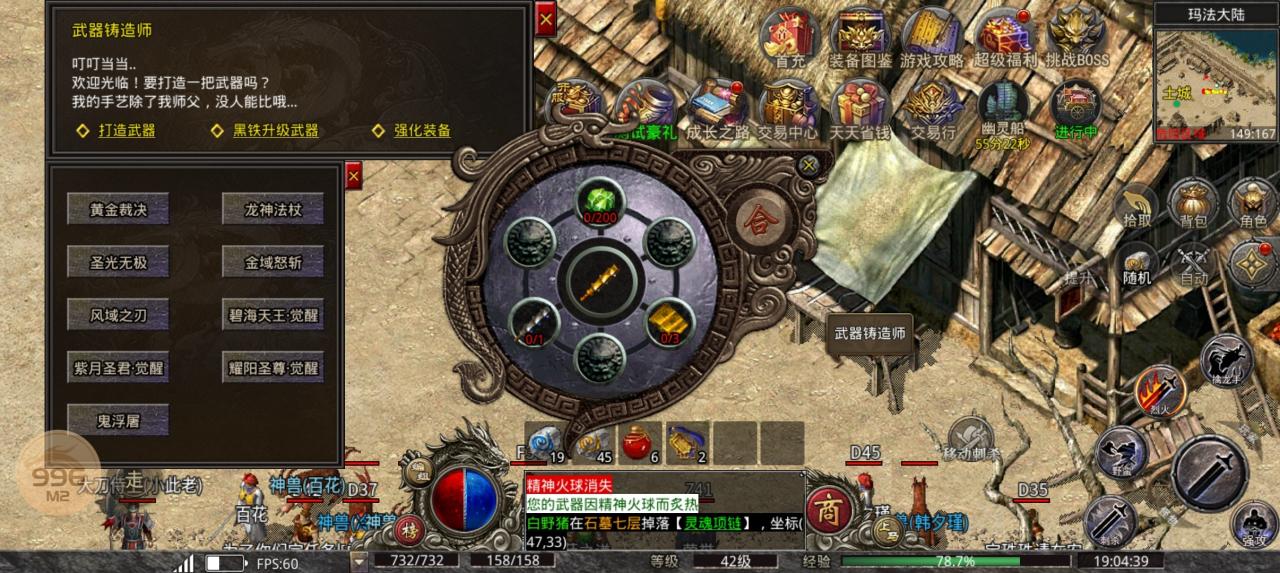Select the 碧海天王·觉醒 weapon button
The image size is (1280, 573).
(272, 315)
